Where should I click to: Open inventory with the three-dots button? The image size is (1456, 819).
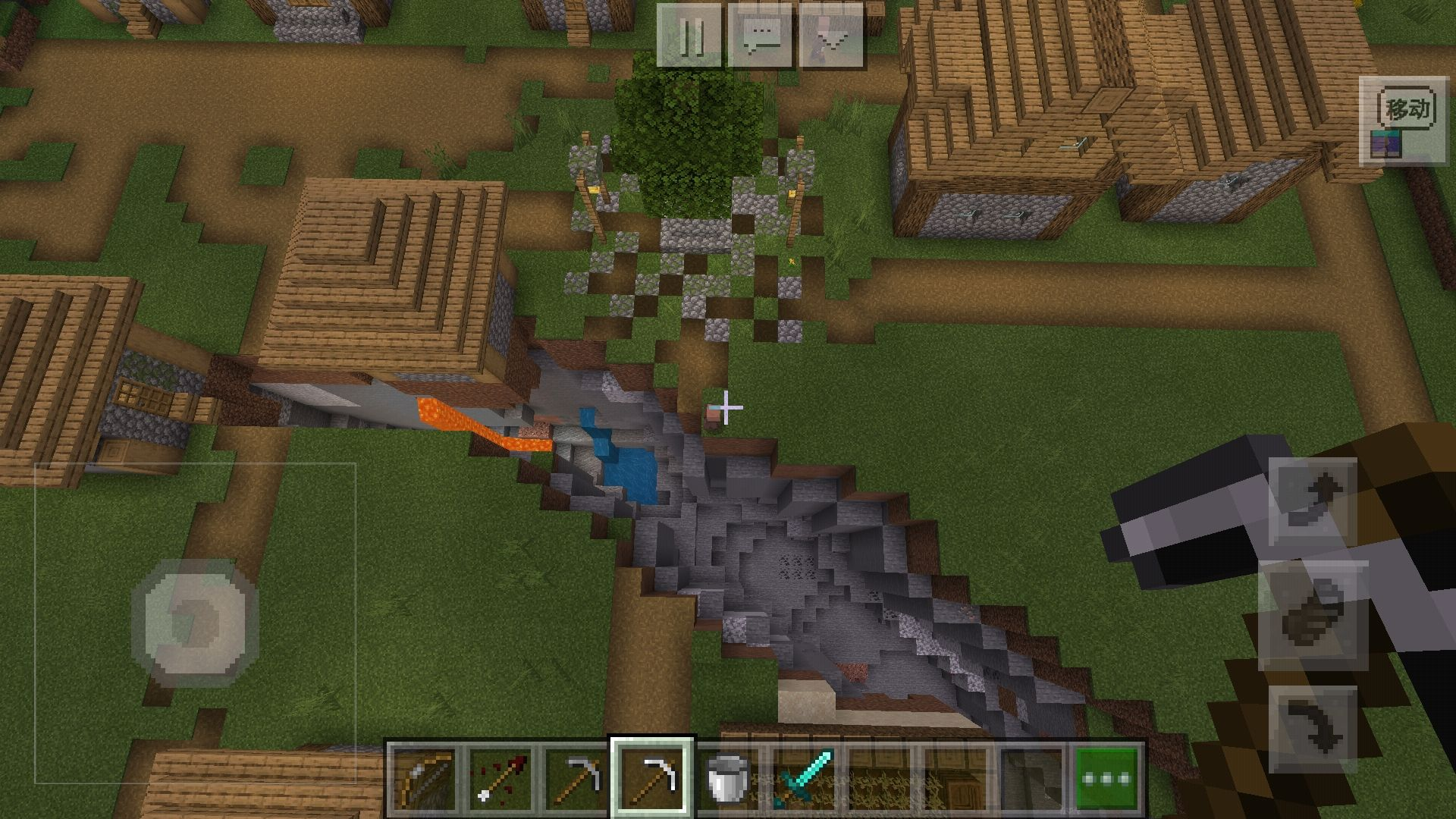1108,777
